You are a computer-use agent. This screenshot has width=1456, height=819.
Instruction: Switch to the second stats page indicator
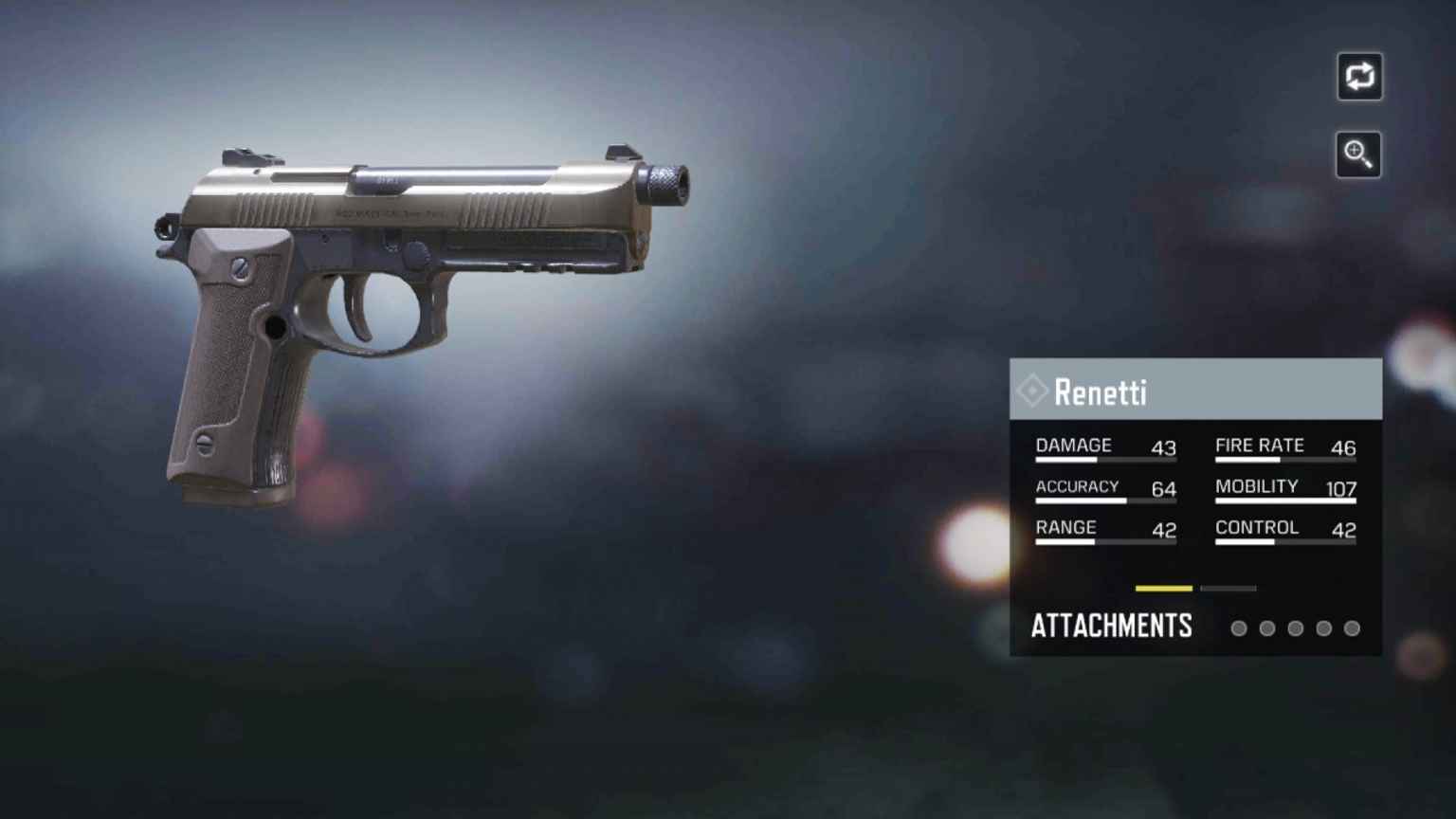[1228, 589]
